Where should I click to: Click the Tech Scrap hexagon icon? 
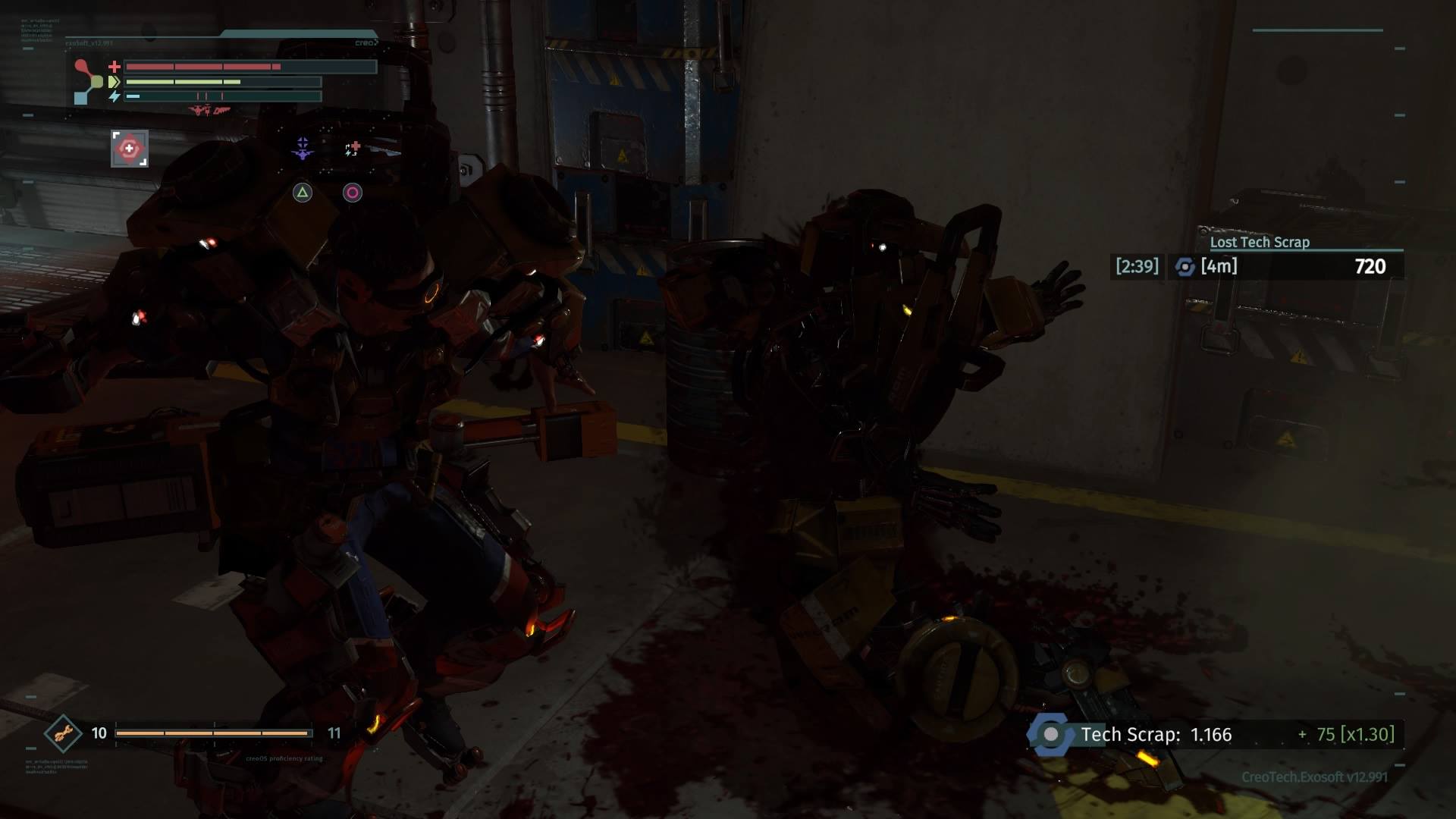[x=1050, y=734]
